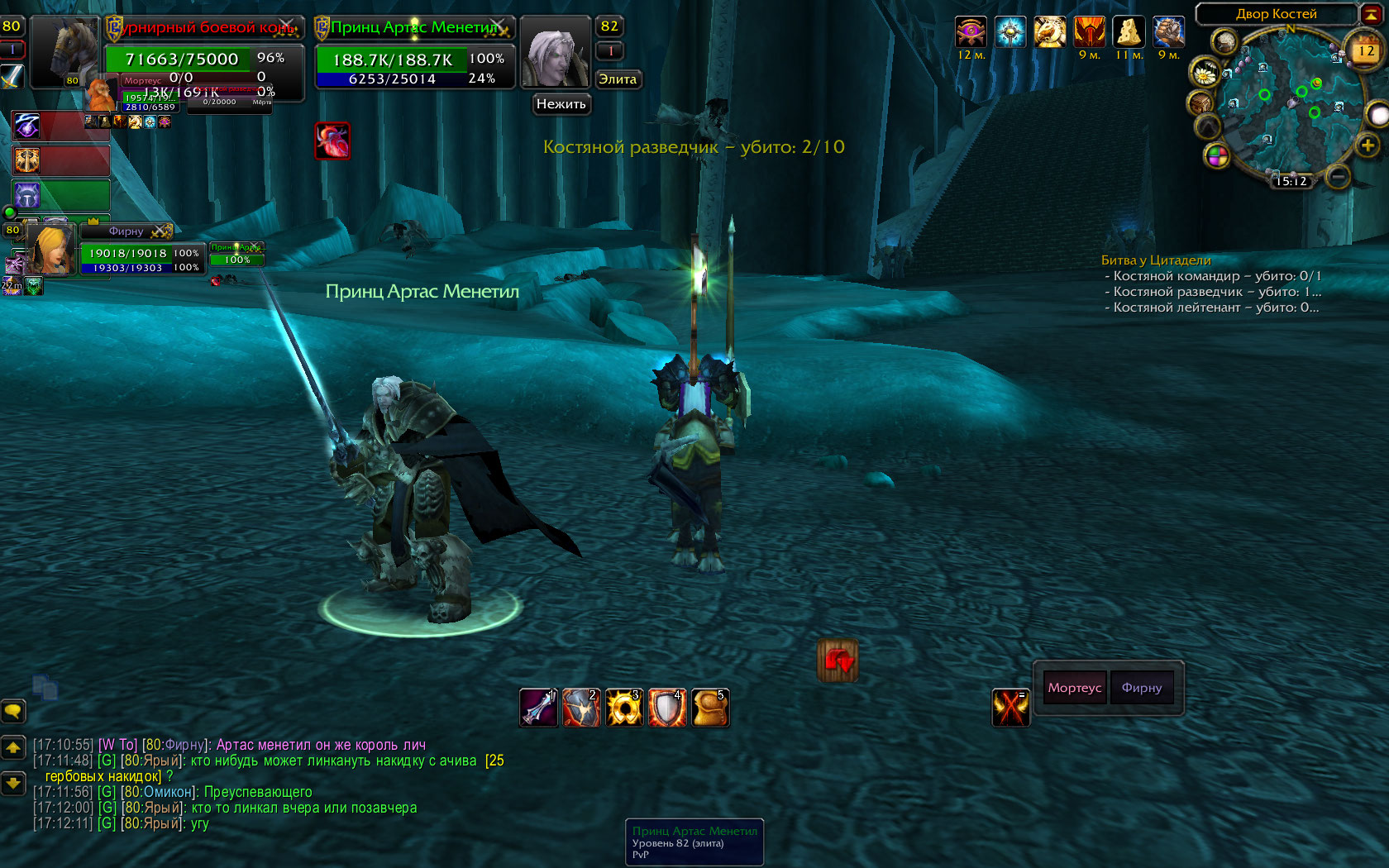This screenshot has width=1389, height=868.
Task: Toggle the daisy flower tracking button
Action: tap(1205, 74)
